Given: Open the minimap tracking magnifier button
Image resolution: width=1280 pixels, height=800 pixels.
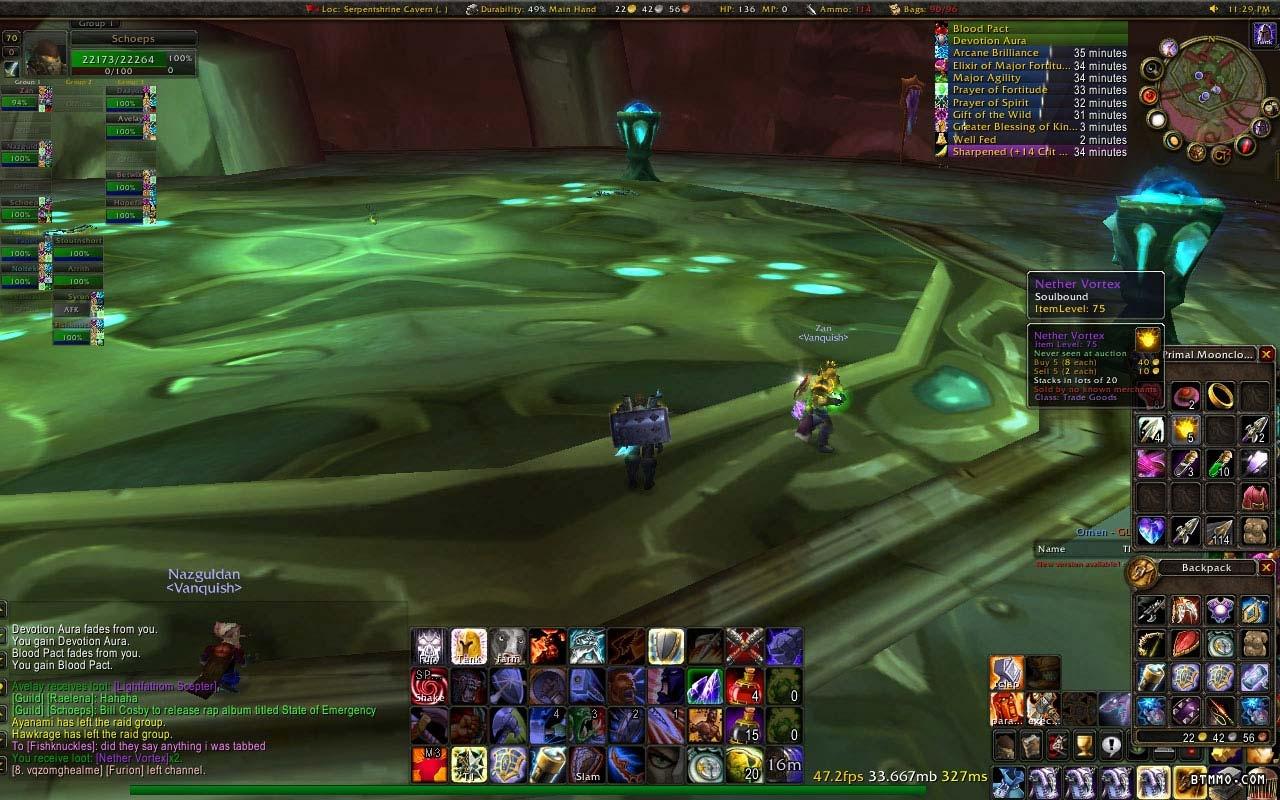Looking at the screenshot, I should click(x=1153, y=70).
